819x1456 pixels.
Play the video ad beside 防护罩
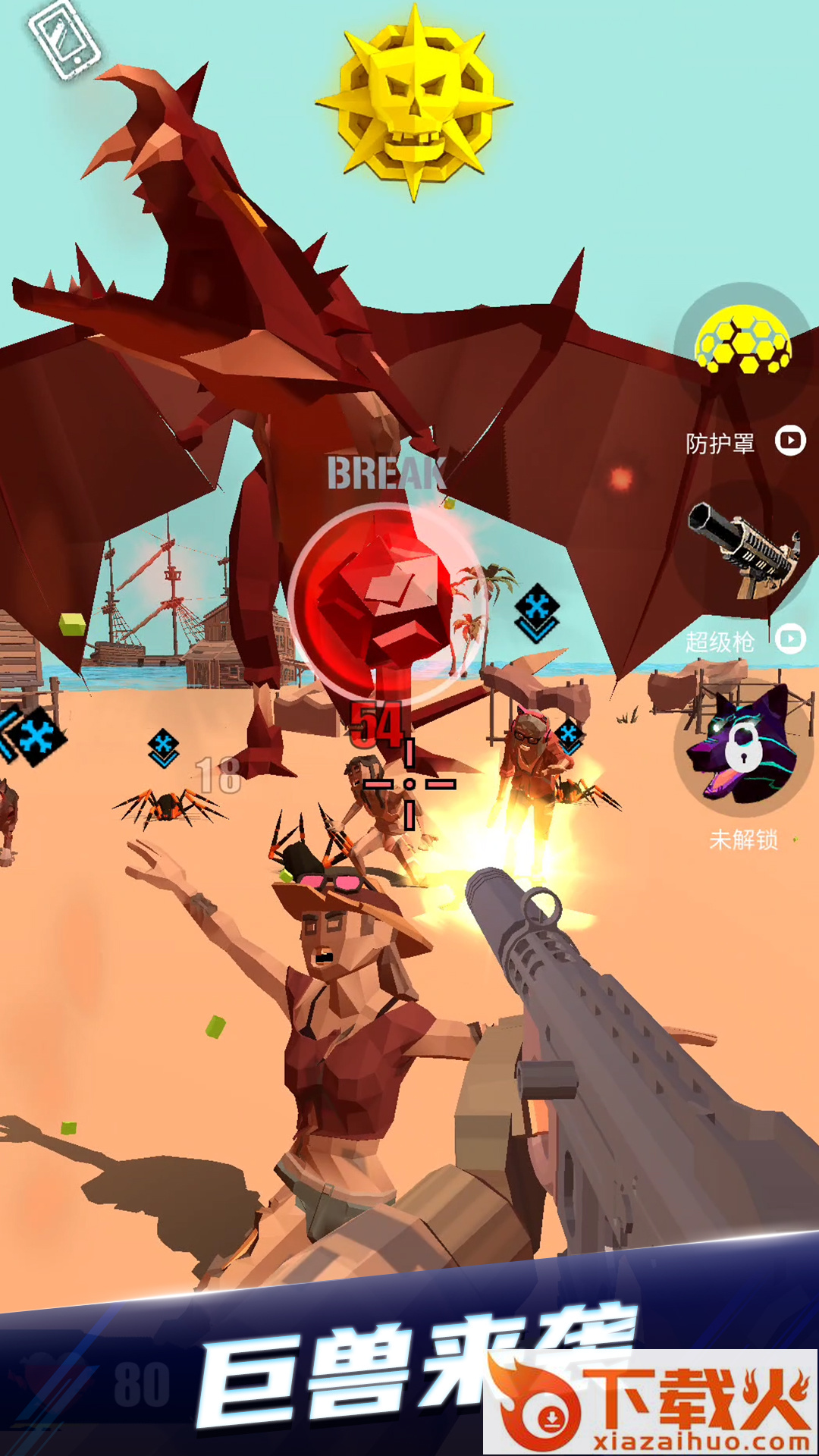790,441
